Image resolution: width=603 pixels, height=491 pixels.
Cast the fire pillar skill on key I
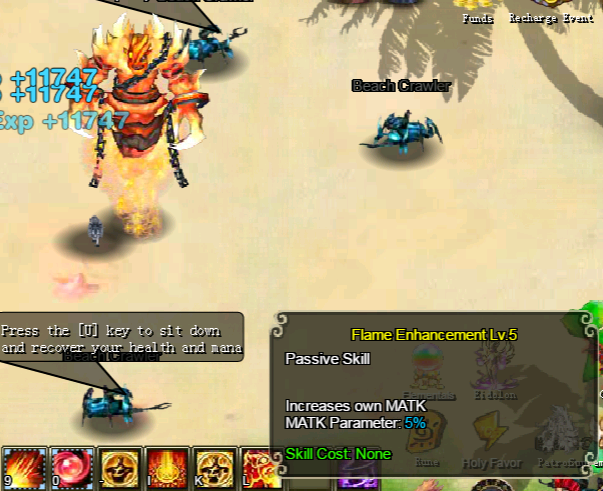(x=167, y=468)
